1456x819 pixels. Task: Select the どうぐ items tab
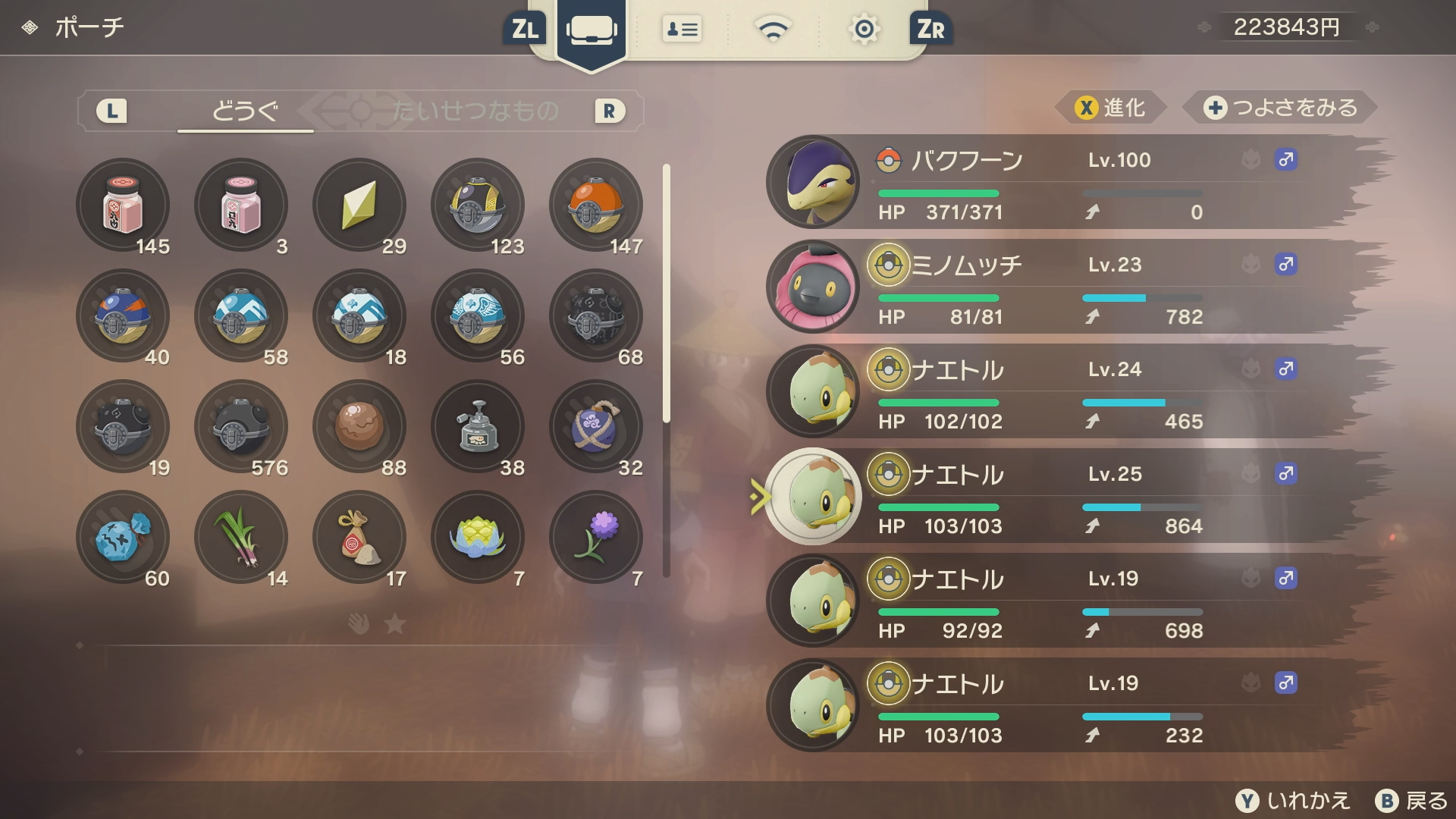(x=245, y=111)
